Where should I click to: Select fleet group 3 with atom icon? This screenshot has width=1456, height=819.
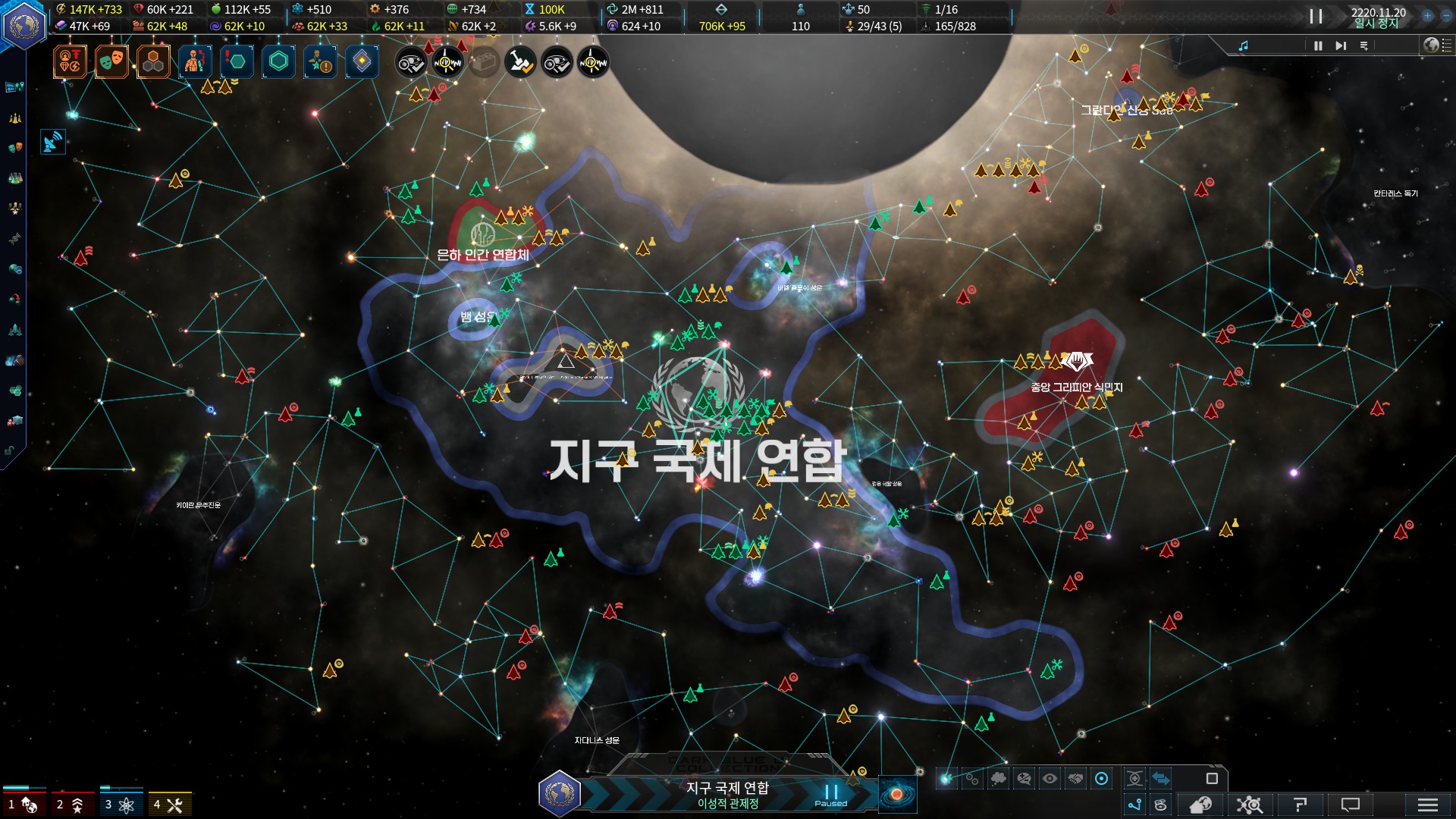[121, 804]
